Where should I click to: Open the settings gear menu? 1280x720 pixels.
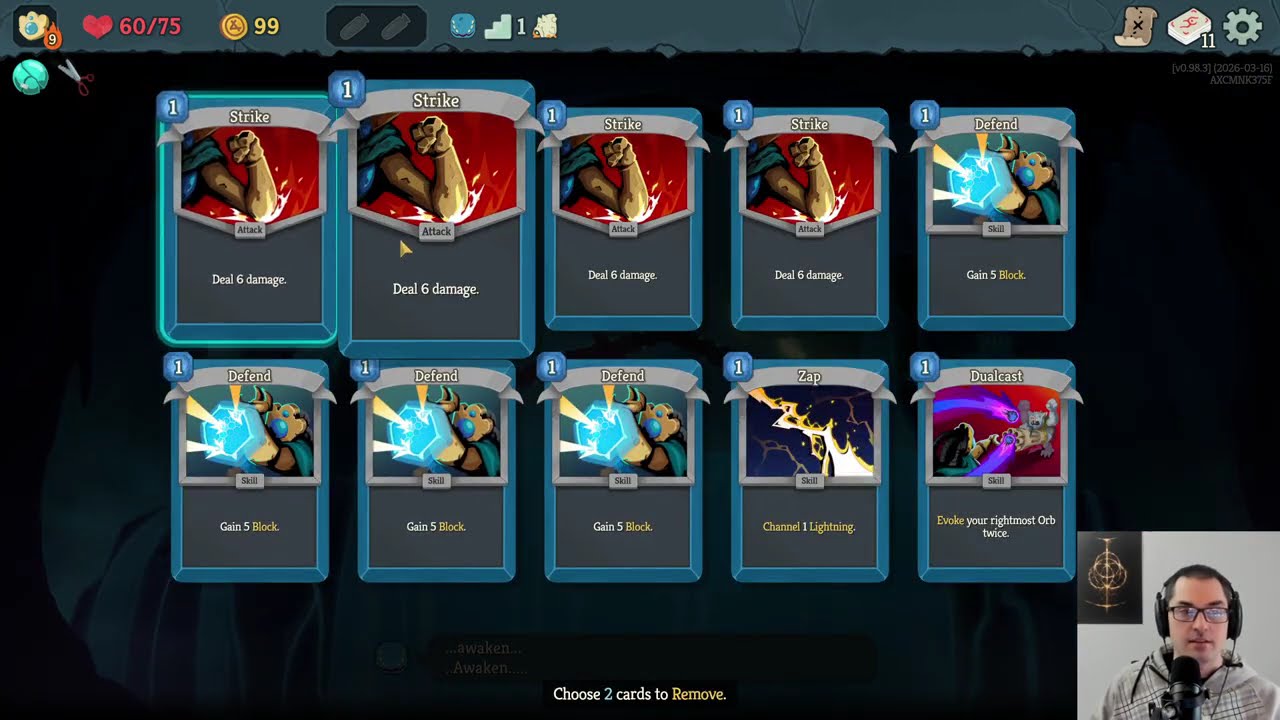pos(1243,27)
